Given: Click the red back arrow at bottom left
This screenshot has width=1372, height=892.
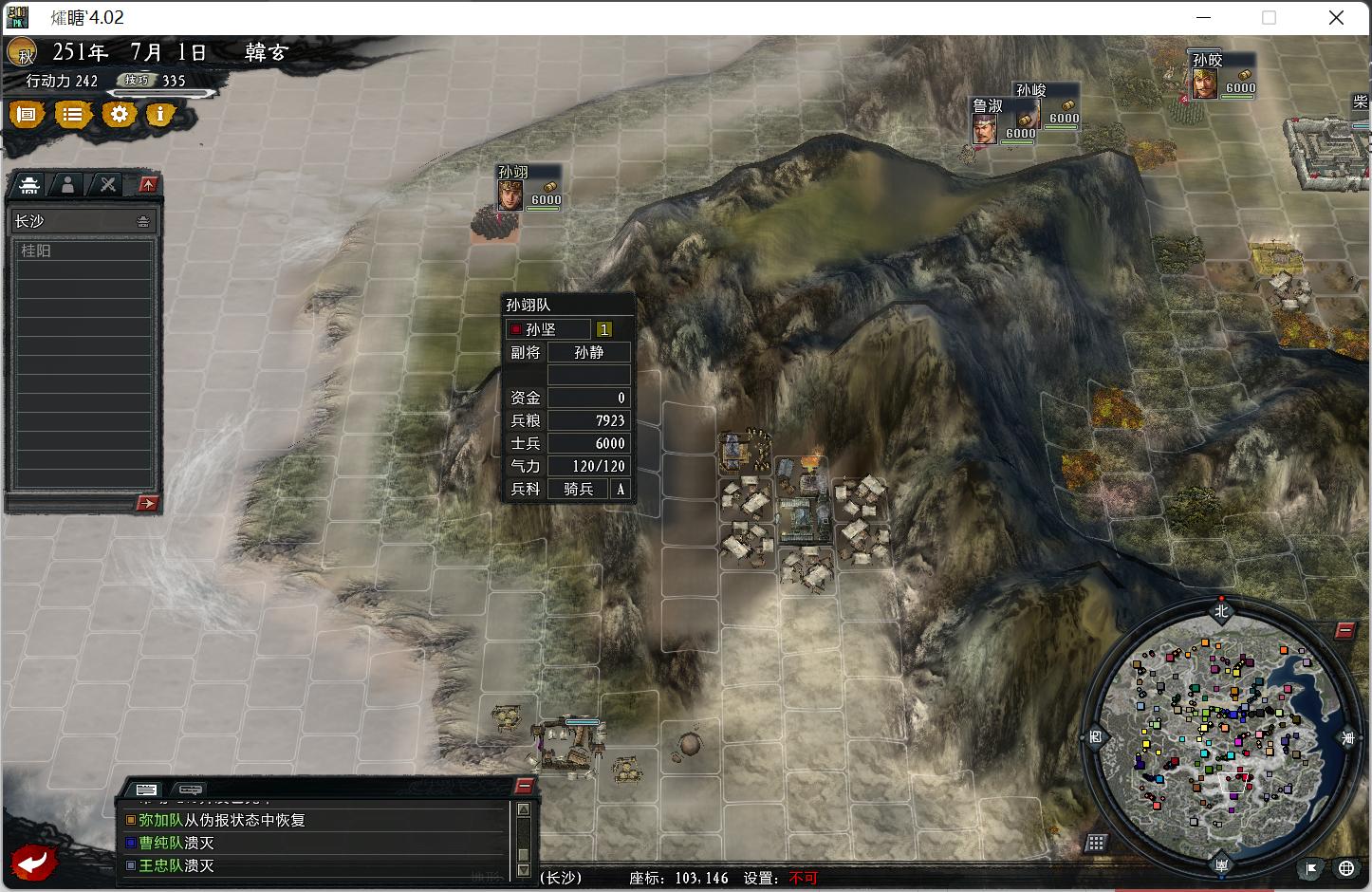Looking at the screenshot, I should [x=33, y=862].
